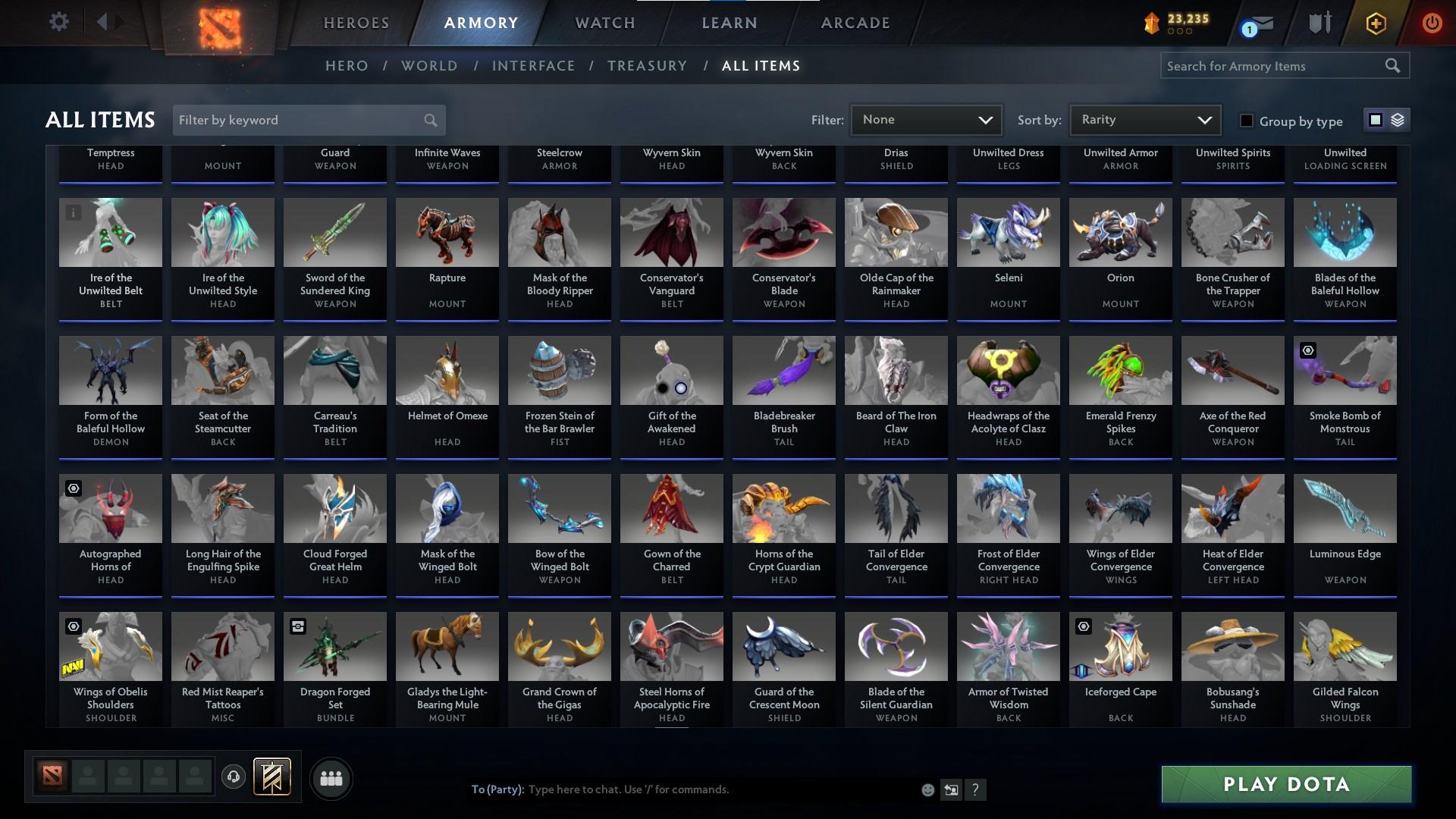
Task: Open the TREASURY section
Action: [647, 66]
